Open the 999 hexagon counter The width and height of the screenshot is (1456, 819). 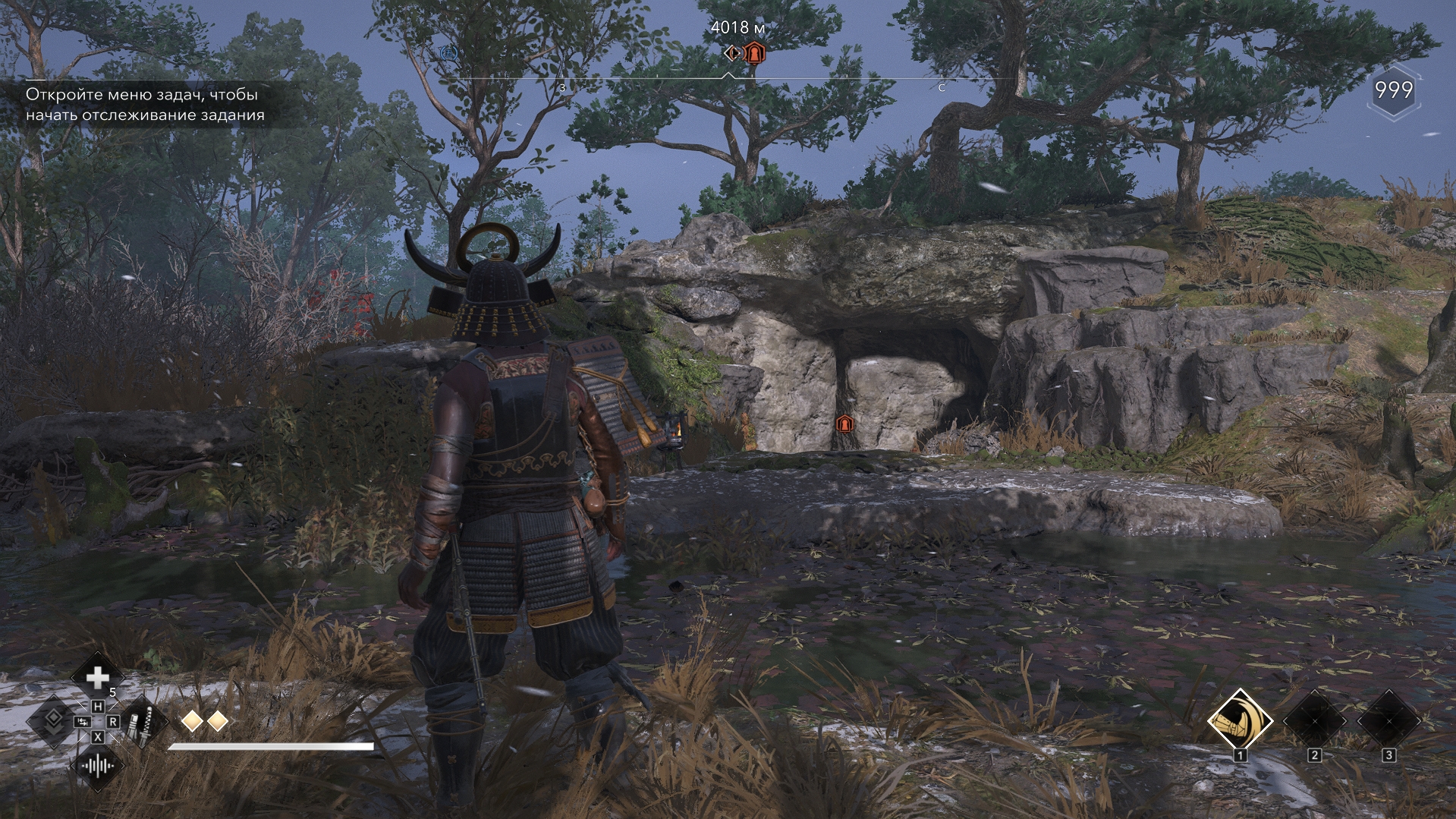pyautogui.click(x=1394, y=91)
